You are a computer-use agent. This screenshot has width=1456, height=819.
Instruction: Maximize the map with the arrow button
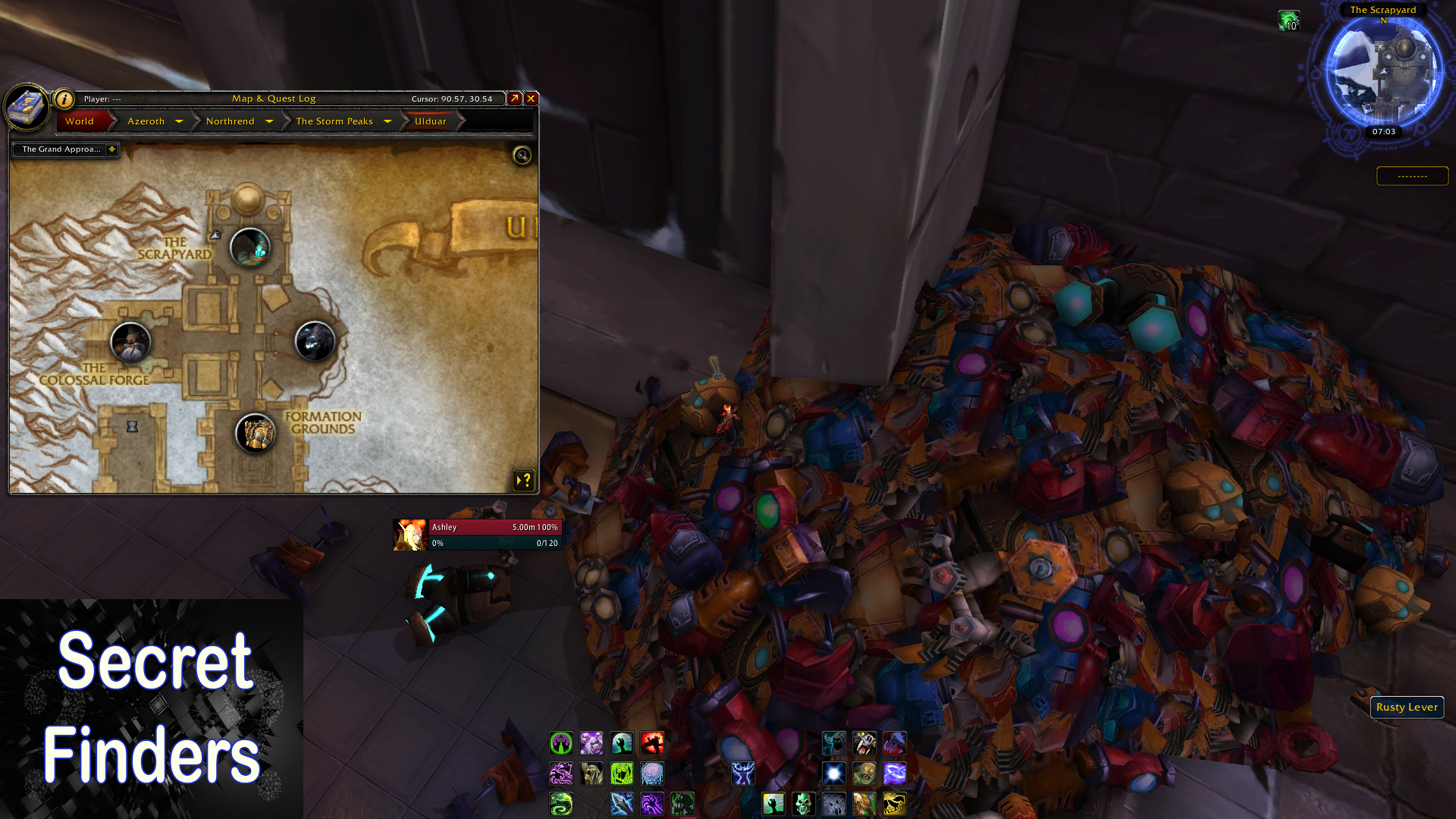[514, 99]
